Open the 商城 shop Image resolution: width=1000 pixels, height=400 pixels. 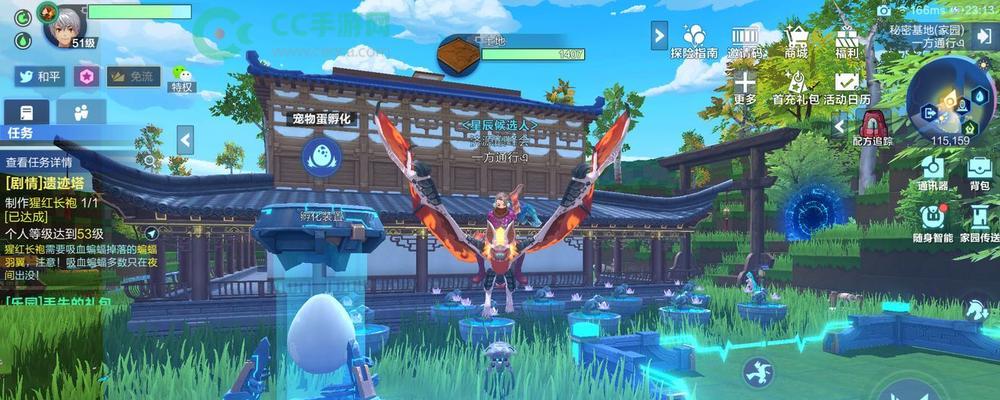796,40
